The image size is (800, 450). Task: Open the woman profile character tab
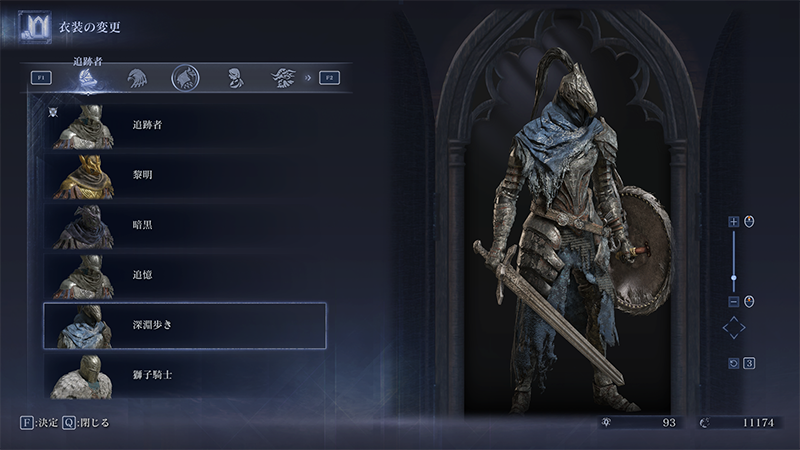(x=234, y=77)
